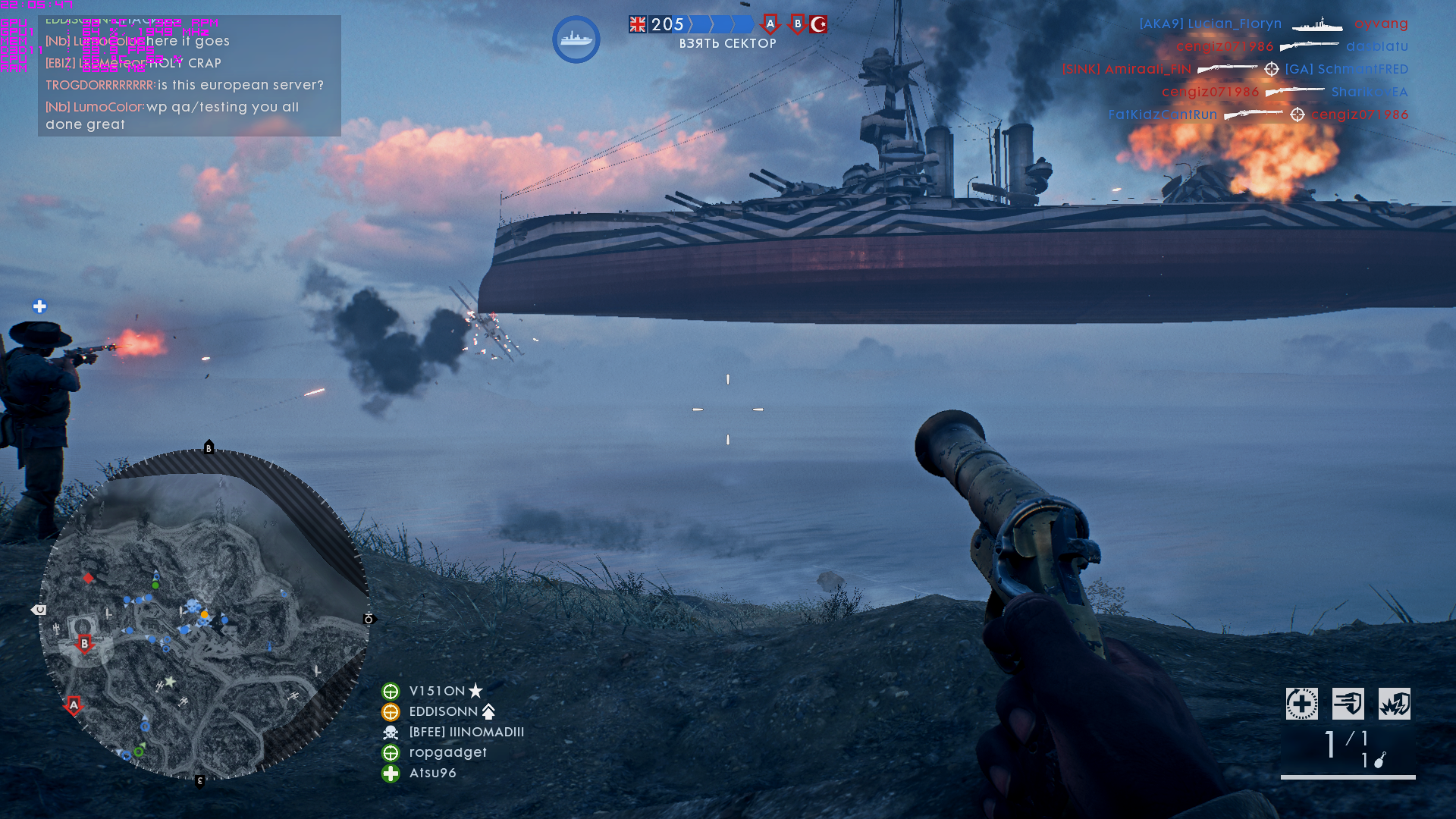This screenshot has width=1456, height=819.
Task: Select squad member EDDISONN
Action: [x=443, y=711]
